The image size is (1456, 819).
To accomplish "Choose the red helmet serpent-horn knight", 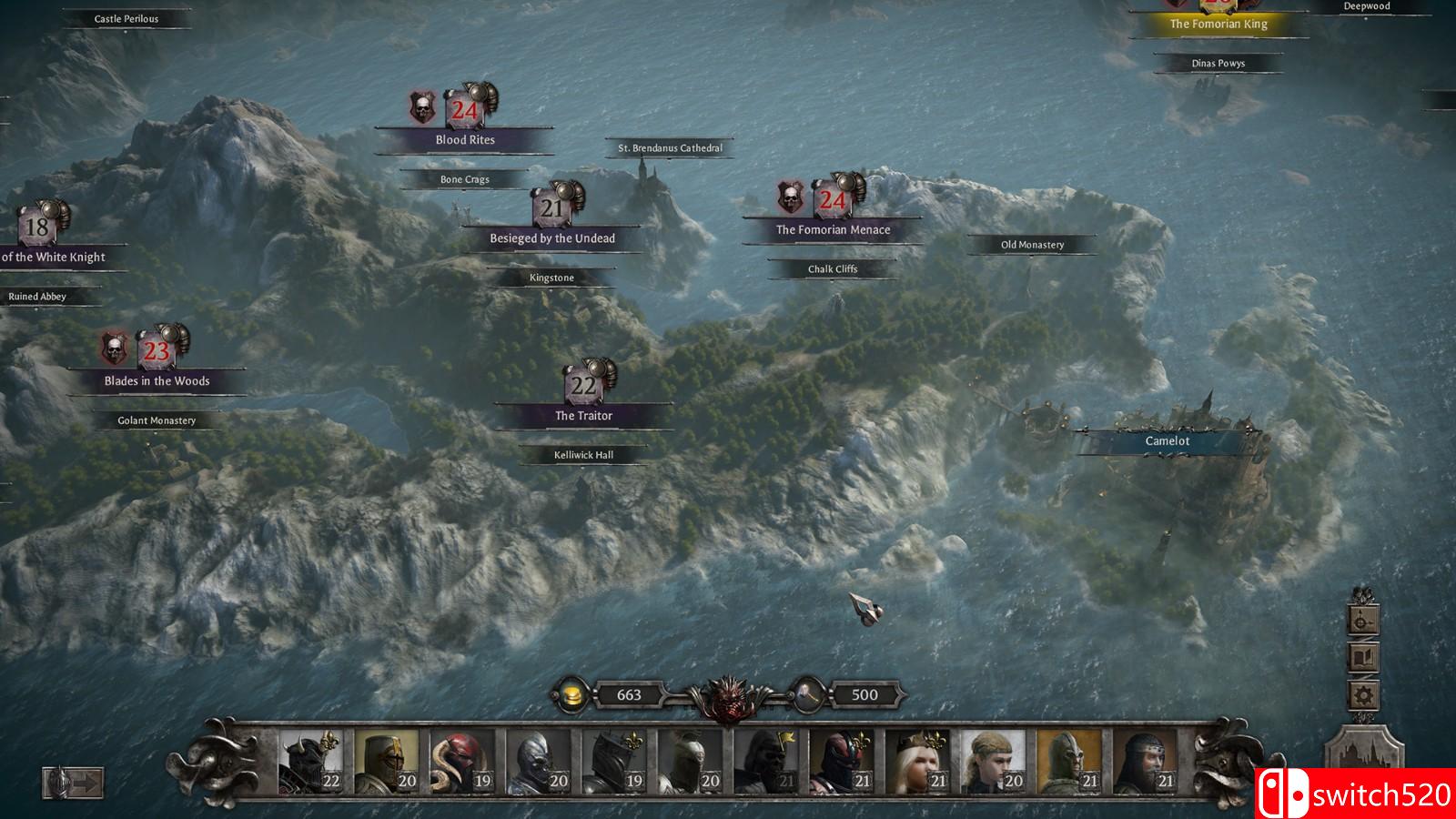I will (x=461, y=761).
